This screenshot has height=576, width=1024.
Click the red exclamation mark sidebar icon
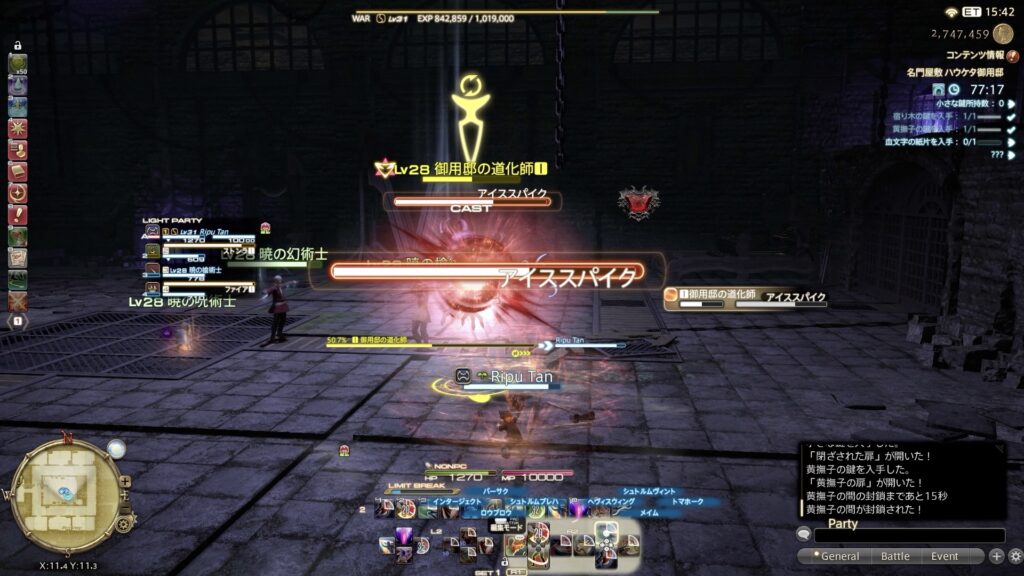coord(17,215)
